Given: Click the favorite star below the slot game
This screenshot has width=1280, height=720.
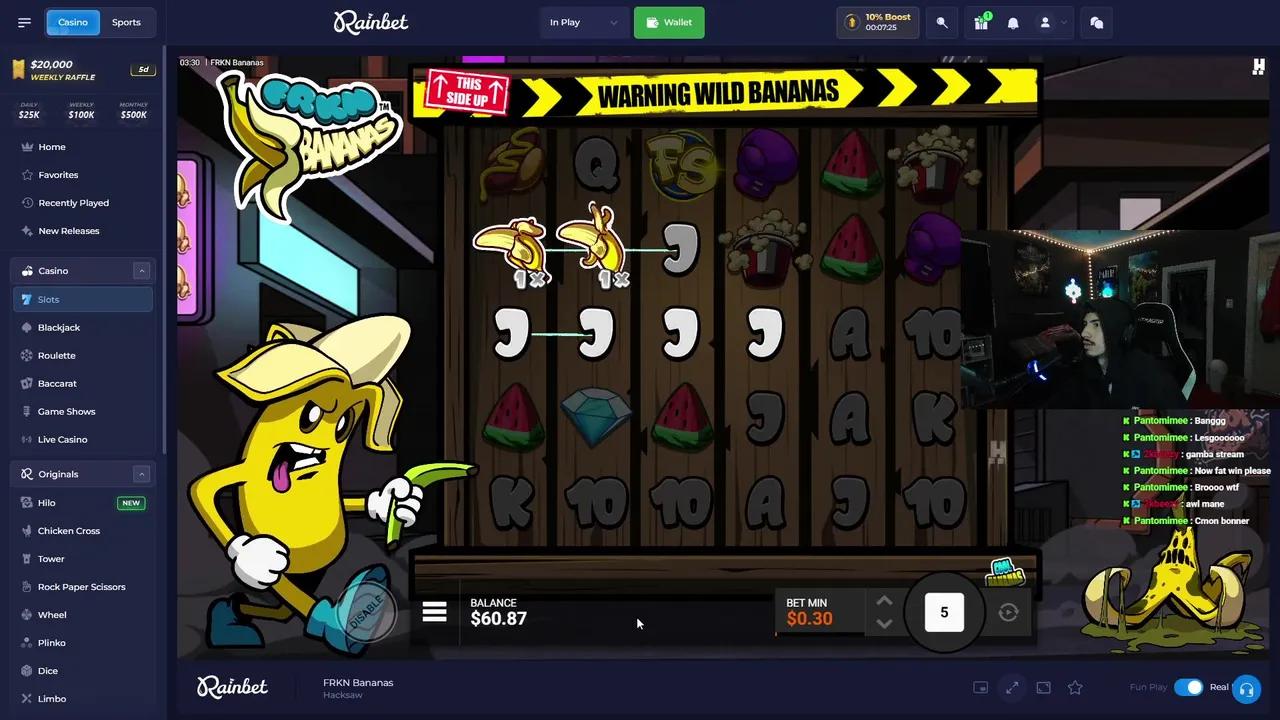Looking at the screenshot, I should coord(1074,687).
